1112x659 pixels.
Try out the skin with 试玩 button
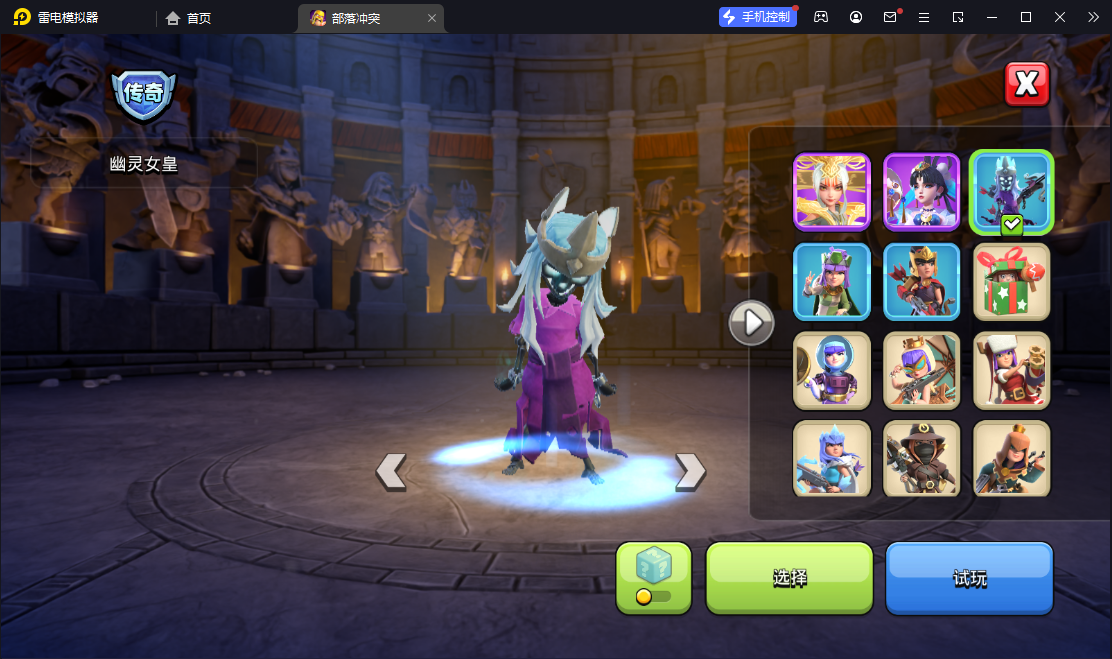tap(969, 578)
